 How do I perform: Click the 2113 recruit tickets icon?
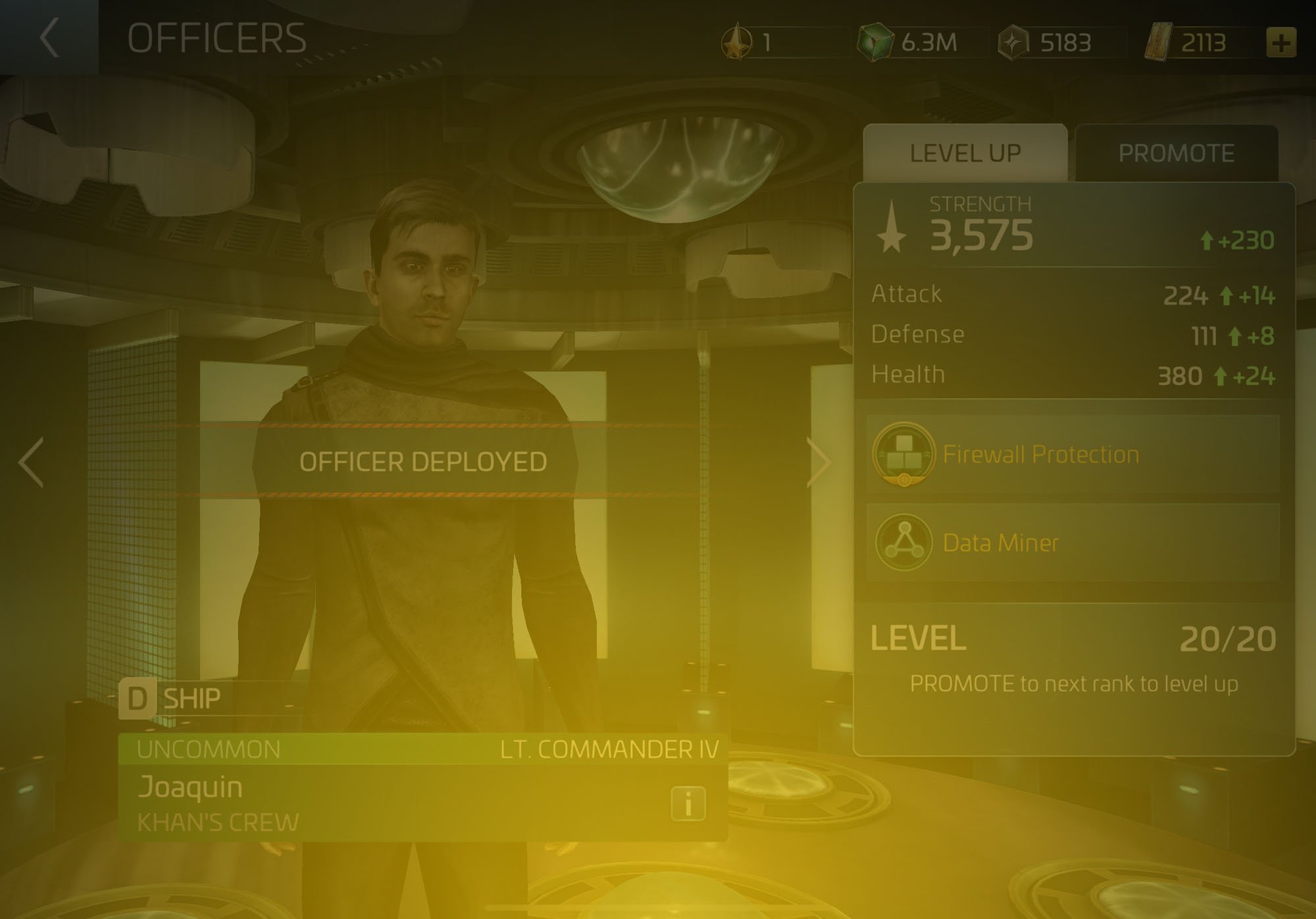click(x=1159, y=41)
